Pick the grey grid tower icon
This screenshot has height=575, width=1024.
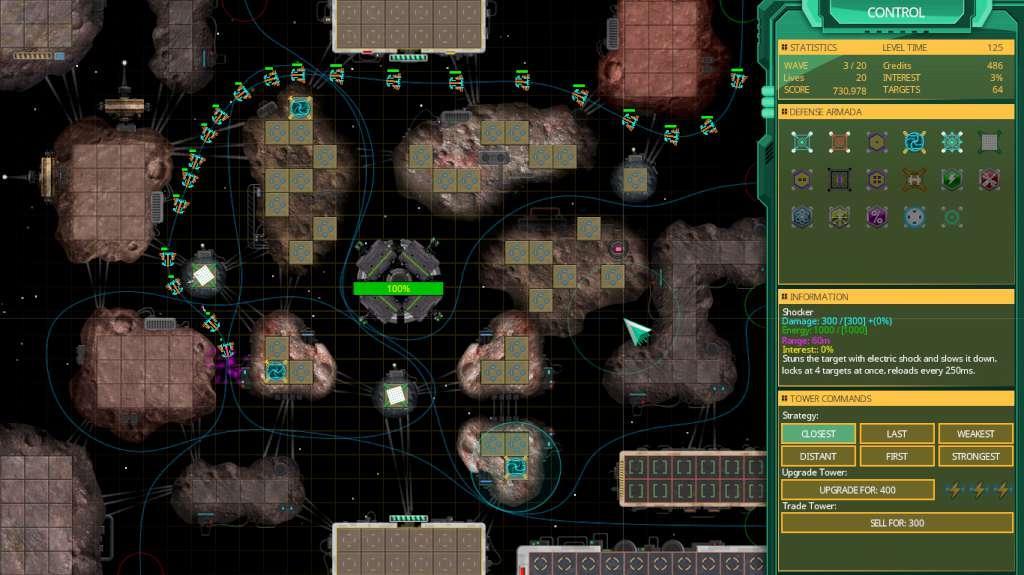pyautogui.click(x=988, y=142)
